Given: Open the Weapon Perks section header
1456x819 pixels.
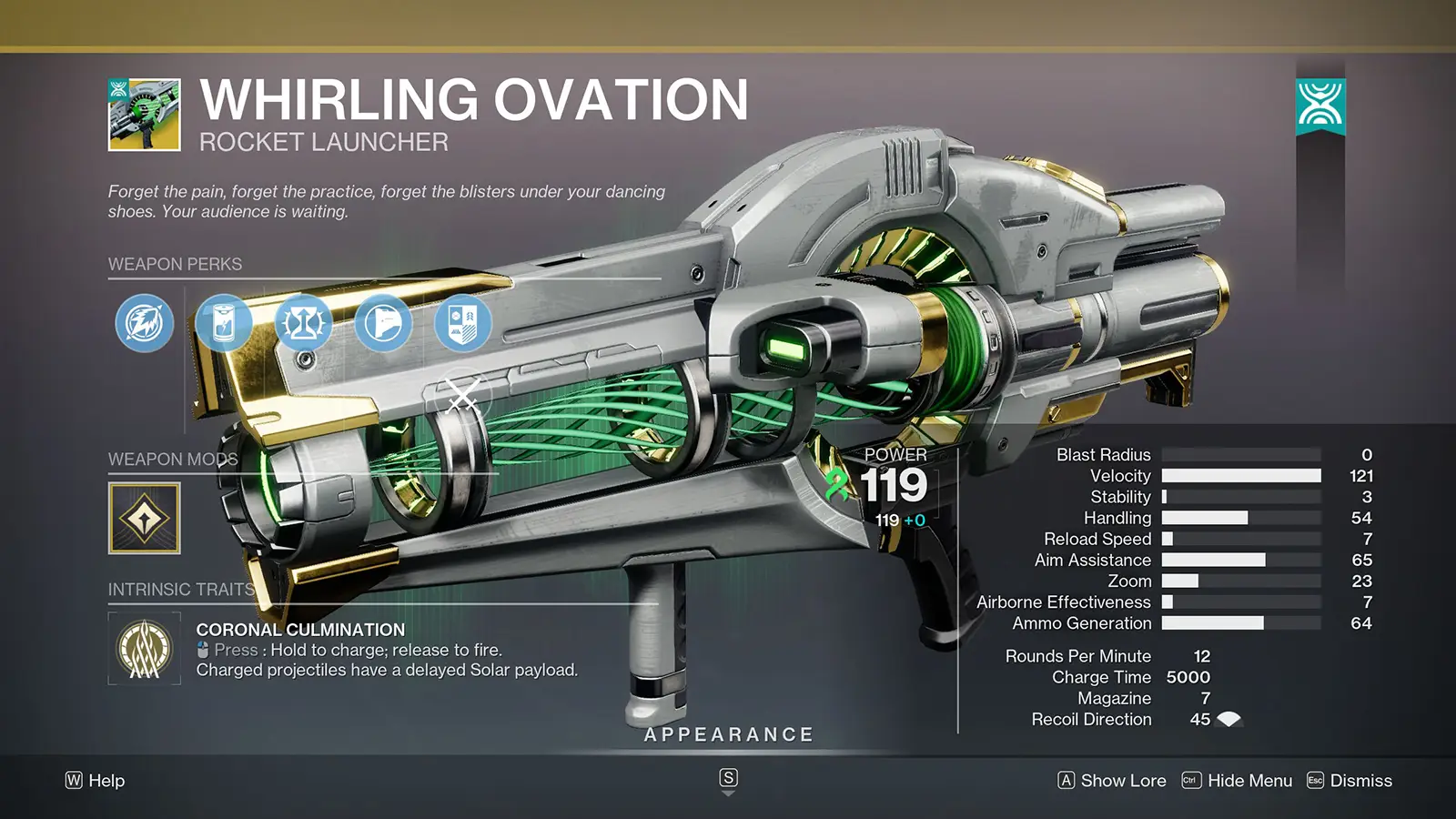Looking at the screenshot, I should 174,265.
